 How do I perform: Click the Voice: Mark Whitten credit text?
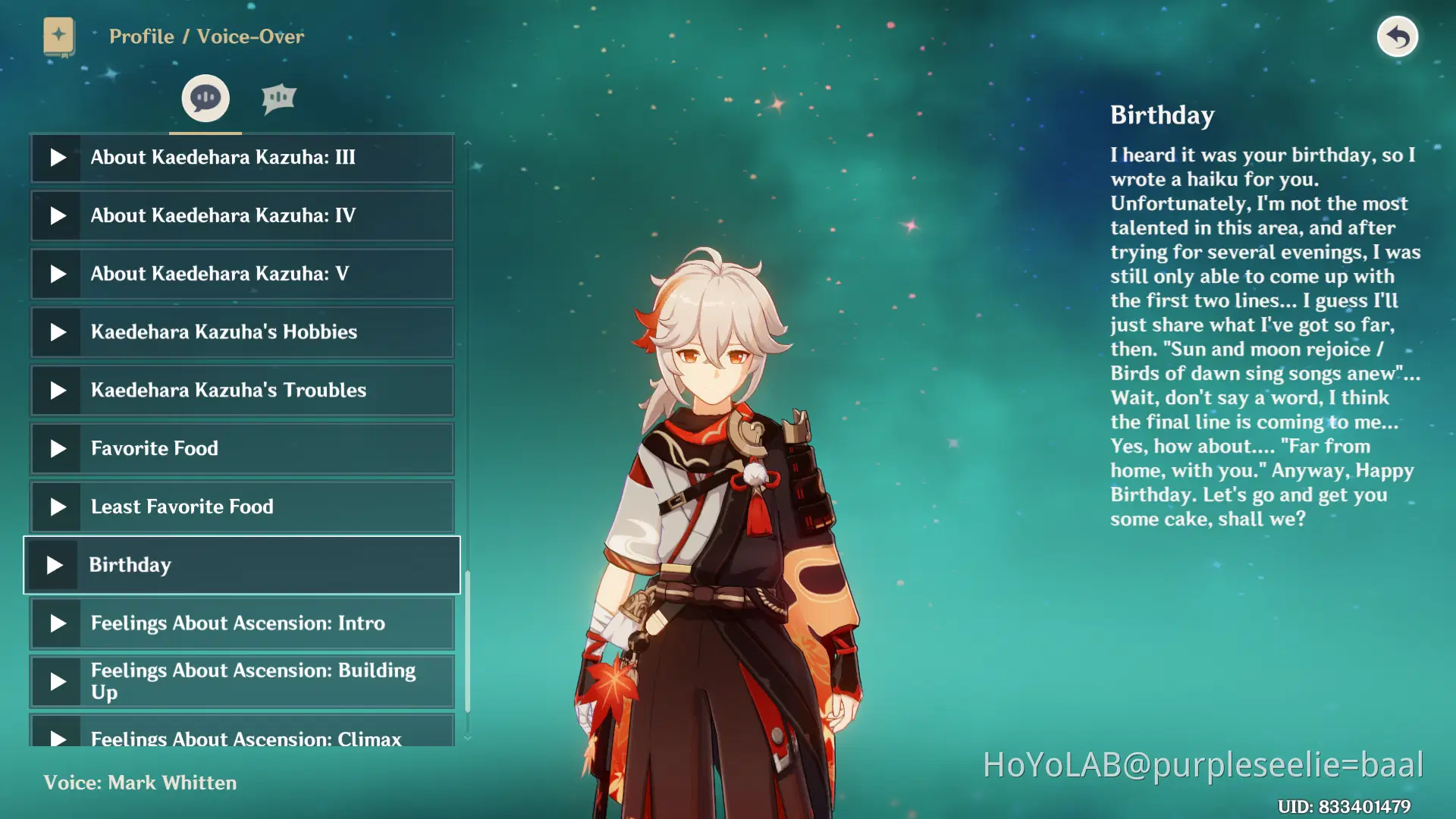point(140,783)
